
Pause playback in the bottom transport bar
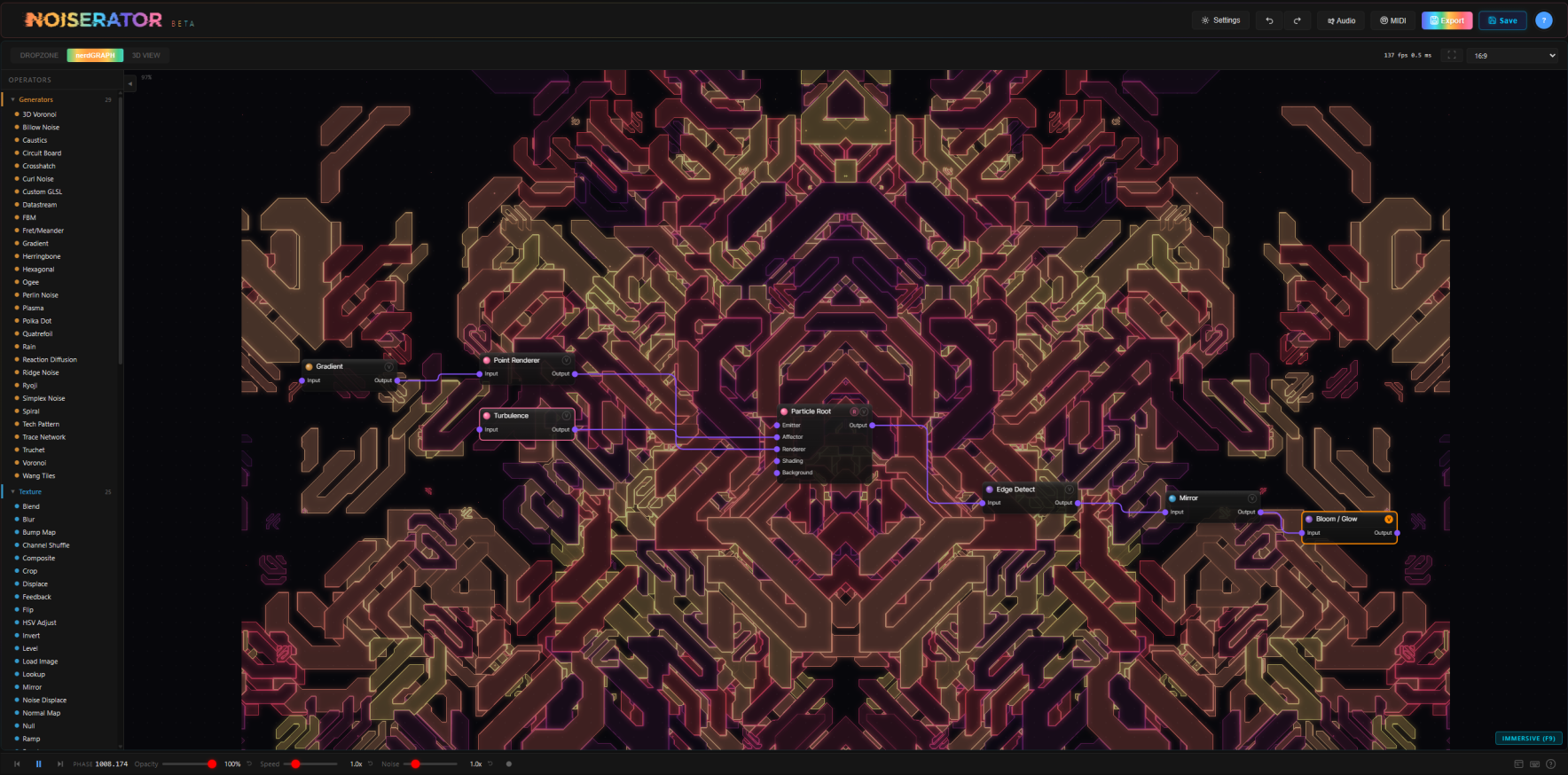point(38,763)
